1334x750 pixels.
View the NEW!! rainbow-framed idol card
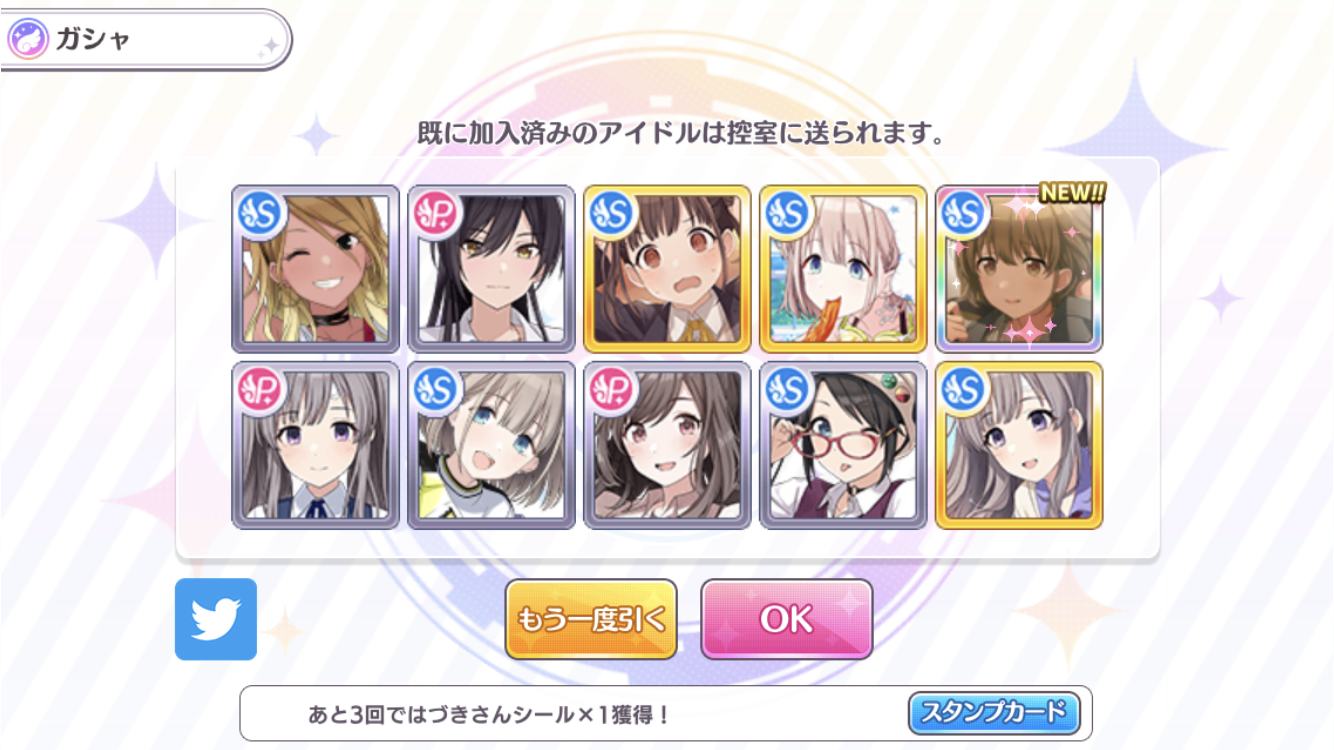point(1020,269)
